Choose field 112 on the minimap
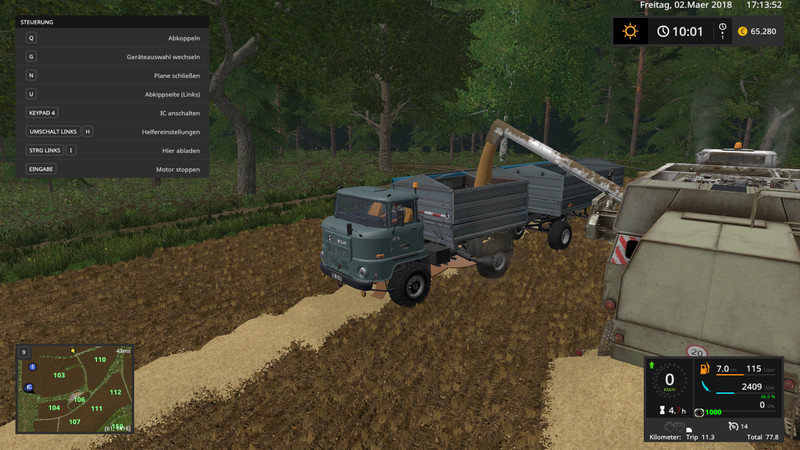 [x=115, y=392]
